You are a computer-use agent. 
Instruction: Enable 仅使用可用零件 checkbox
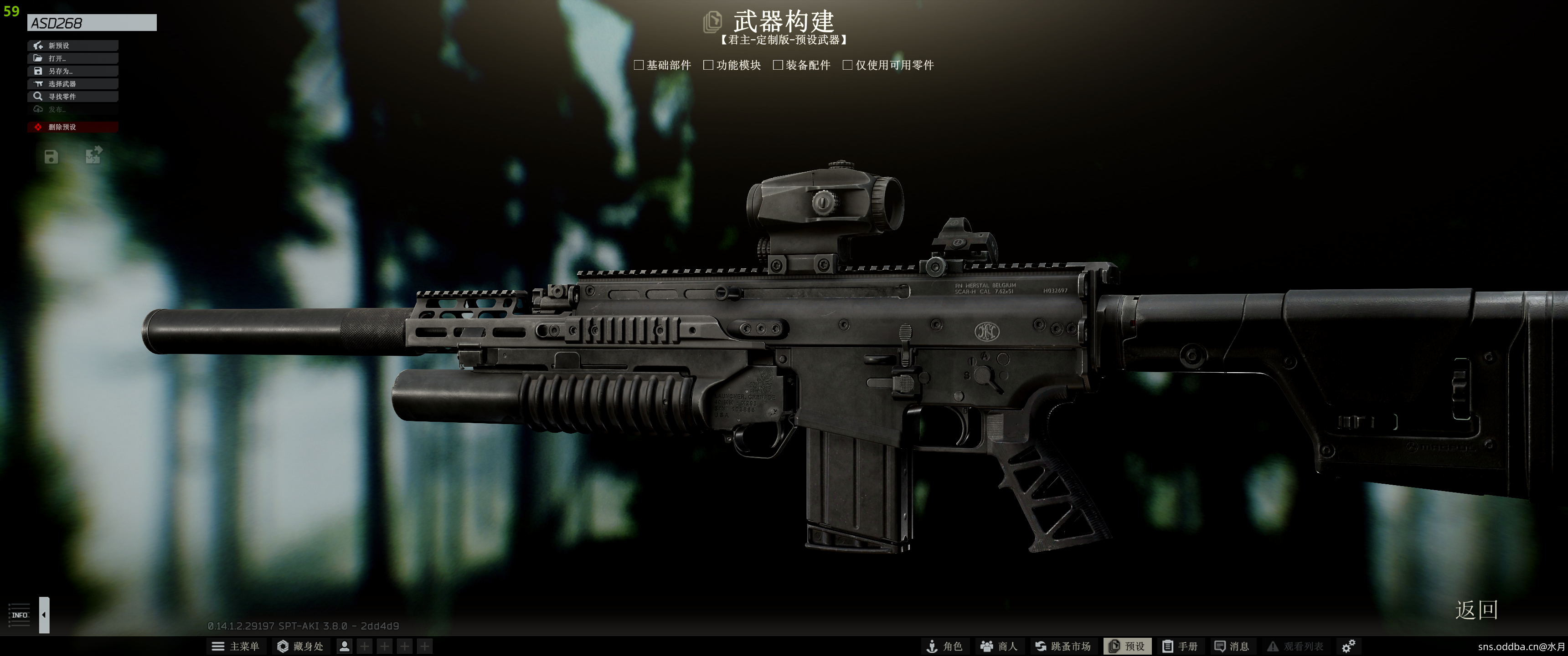point(847,65)
